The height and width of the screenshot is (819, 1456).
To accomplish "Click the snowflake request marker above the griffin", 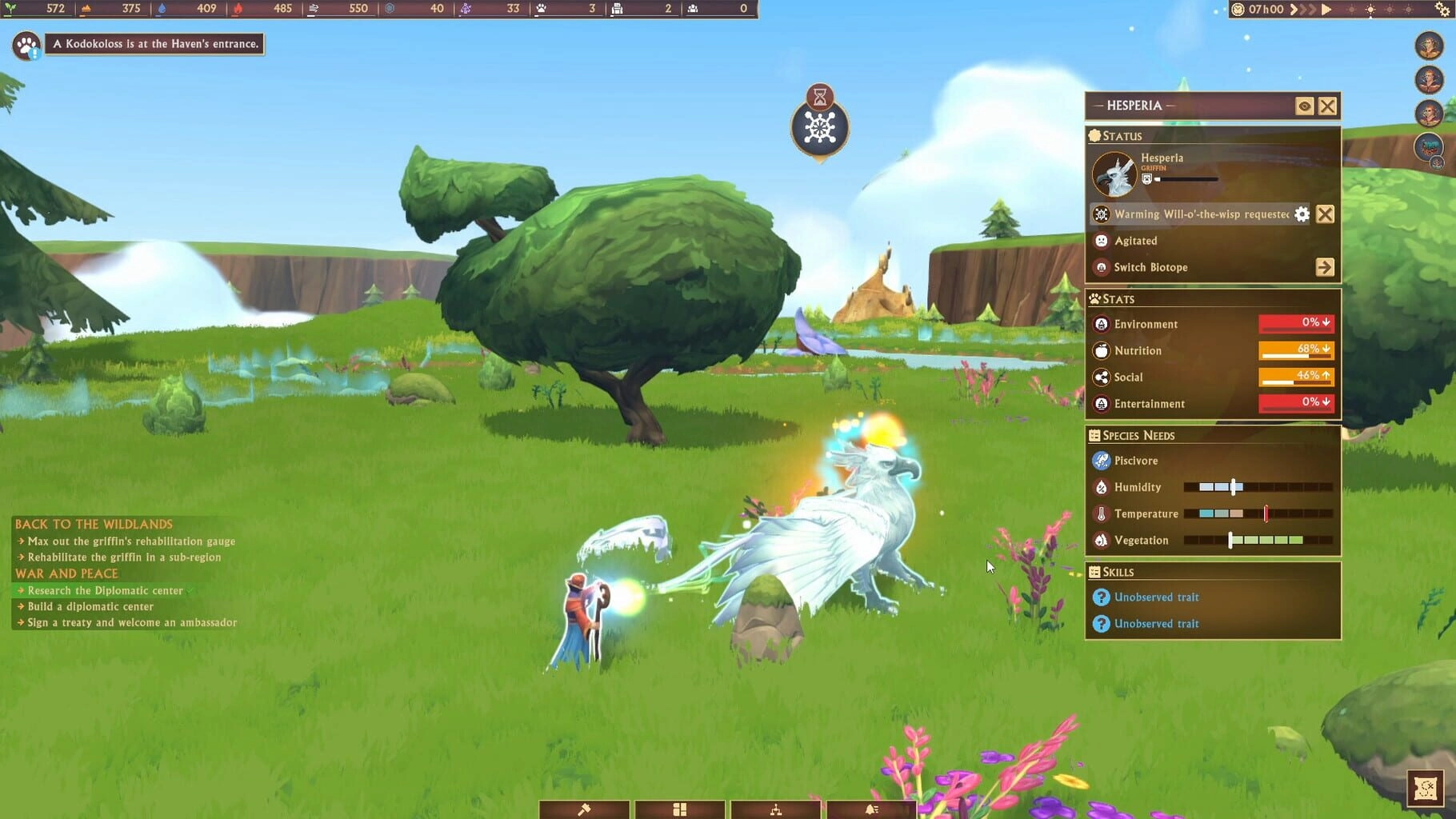I will point(820,128).
